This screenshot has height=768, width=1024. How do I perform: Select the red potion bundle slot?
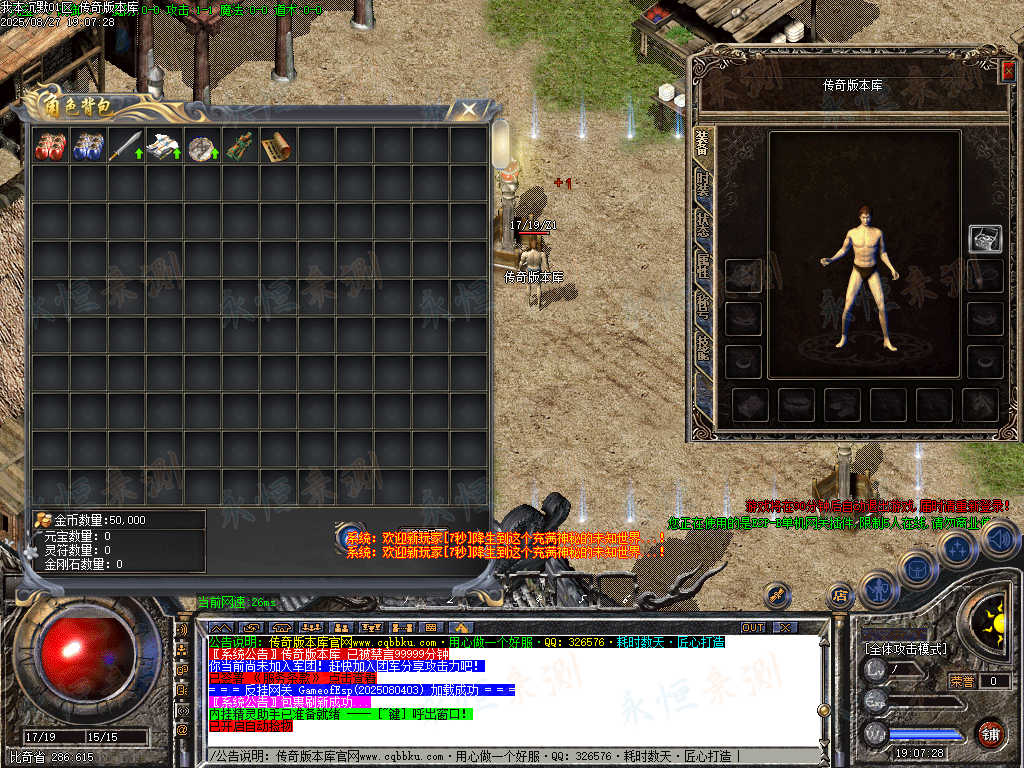(x=50, y=147)
